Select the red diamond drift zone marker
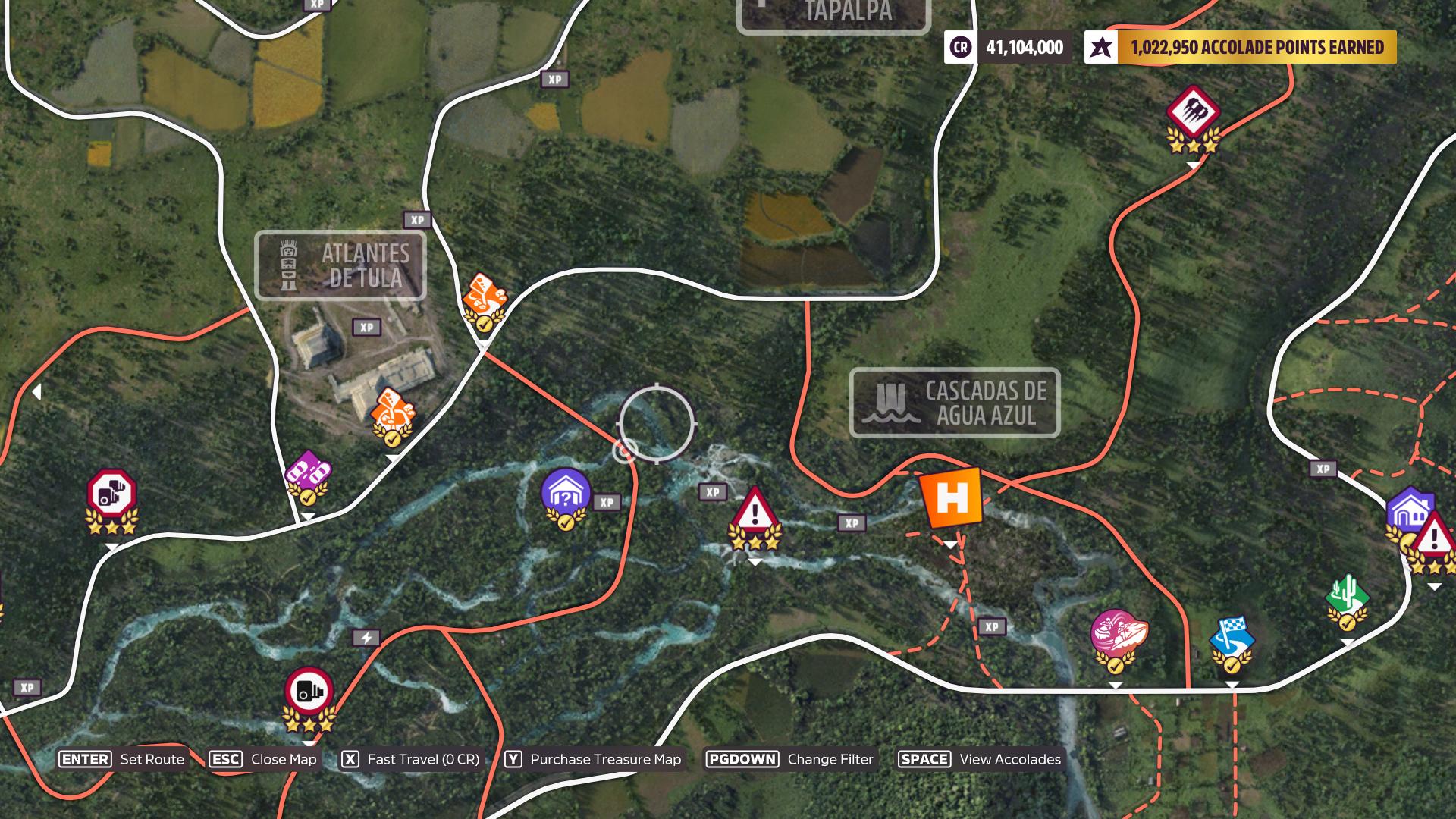 pyautogui.click(x=1193, y=111)
